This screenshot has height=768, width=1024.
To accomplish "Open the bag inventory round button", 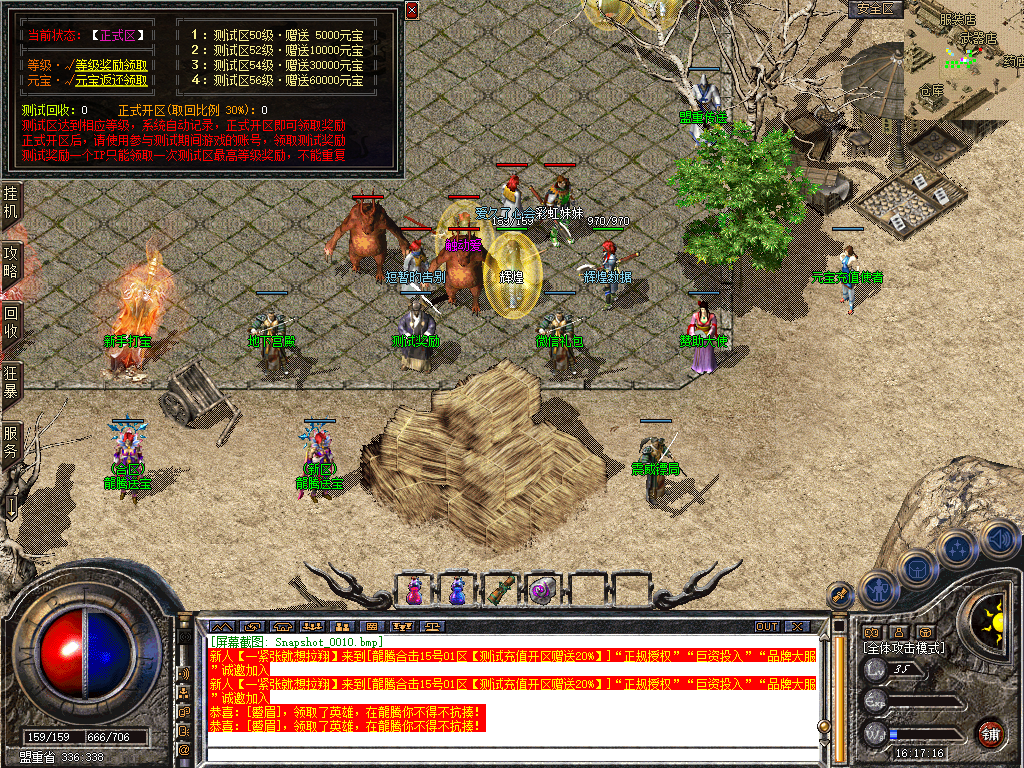I will (917, 568).
